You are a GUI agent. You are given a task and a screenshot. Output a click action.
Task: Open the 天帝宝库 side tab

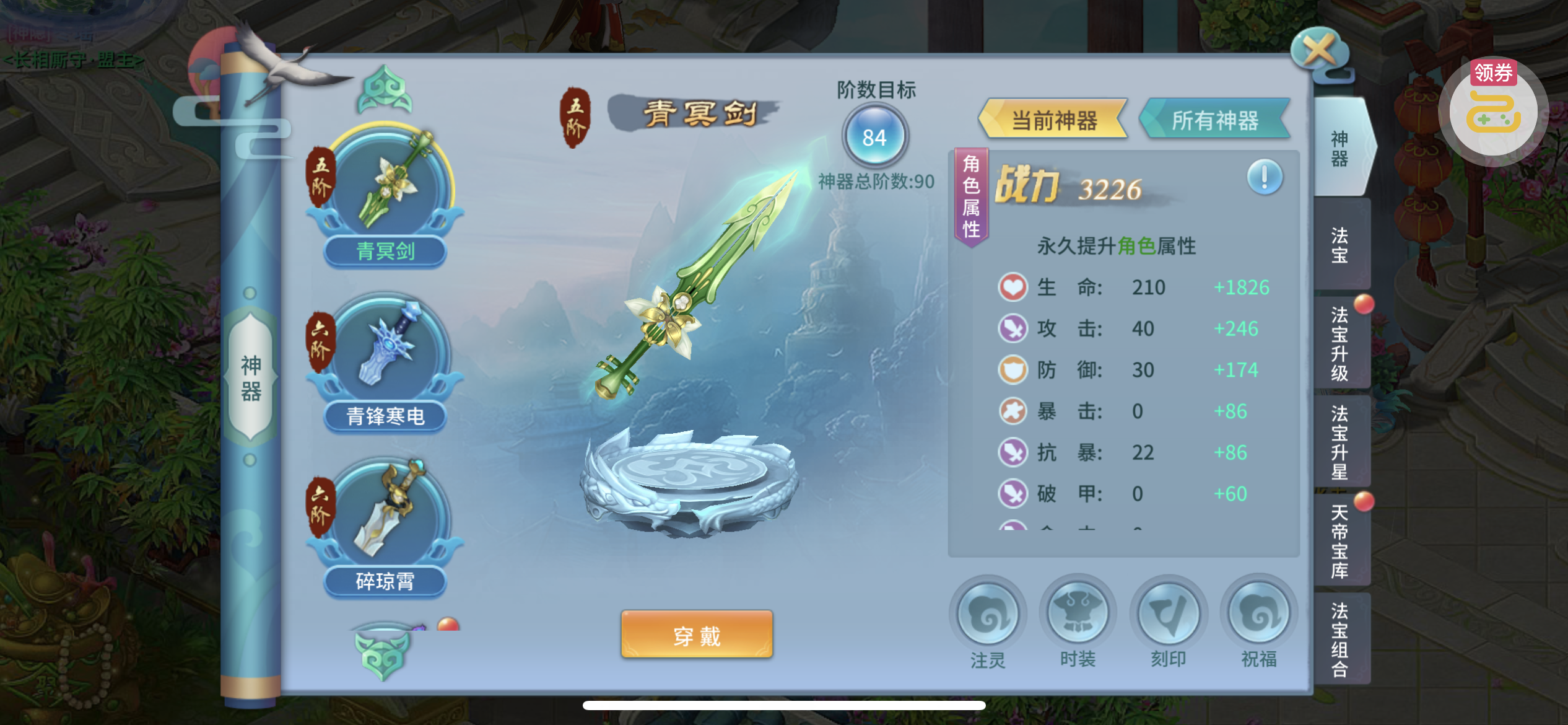tap(1340, 541)
